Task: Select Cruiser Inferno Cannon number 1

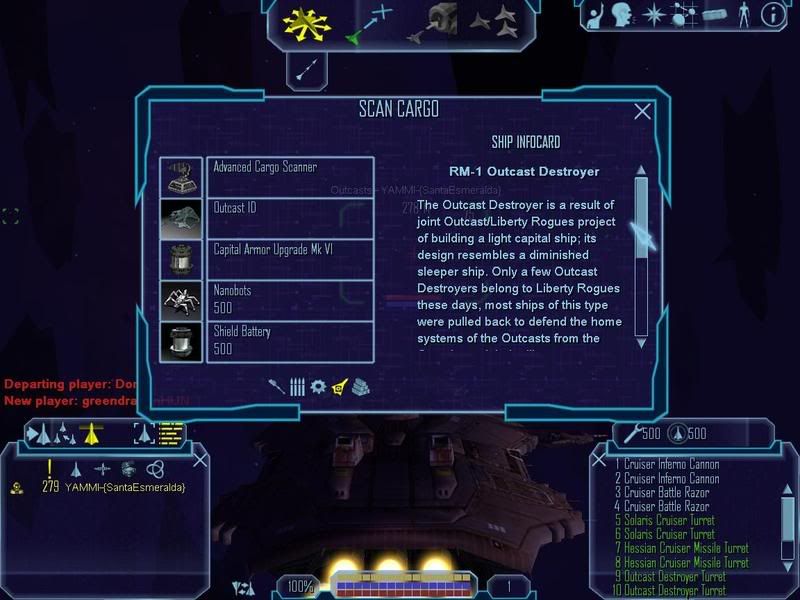Action: point(668,464)
